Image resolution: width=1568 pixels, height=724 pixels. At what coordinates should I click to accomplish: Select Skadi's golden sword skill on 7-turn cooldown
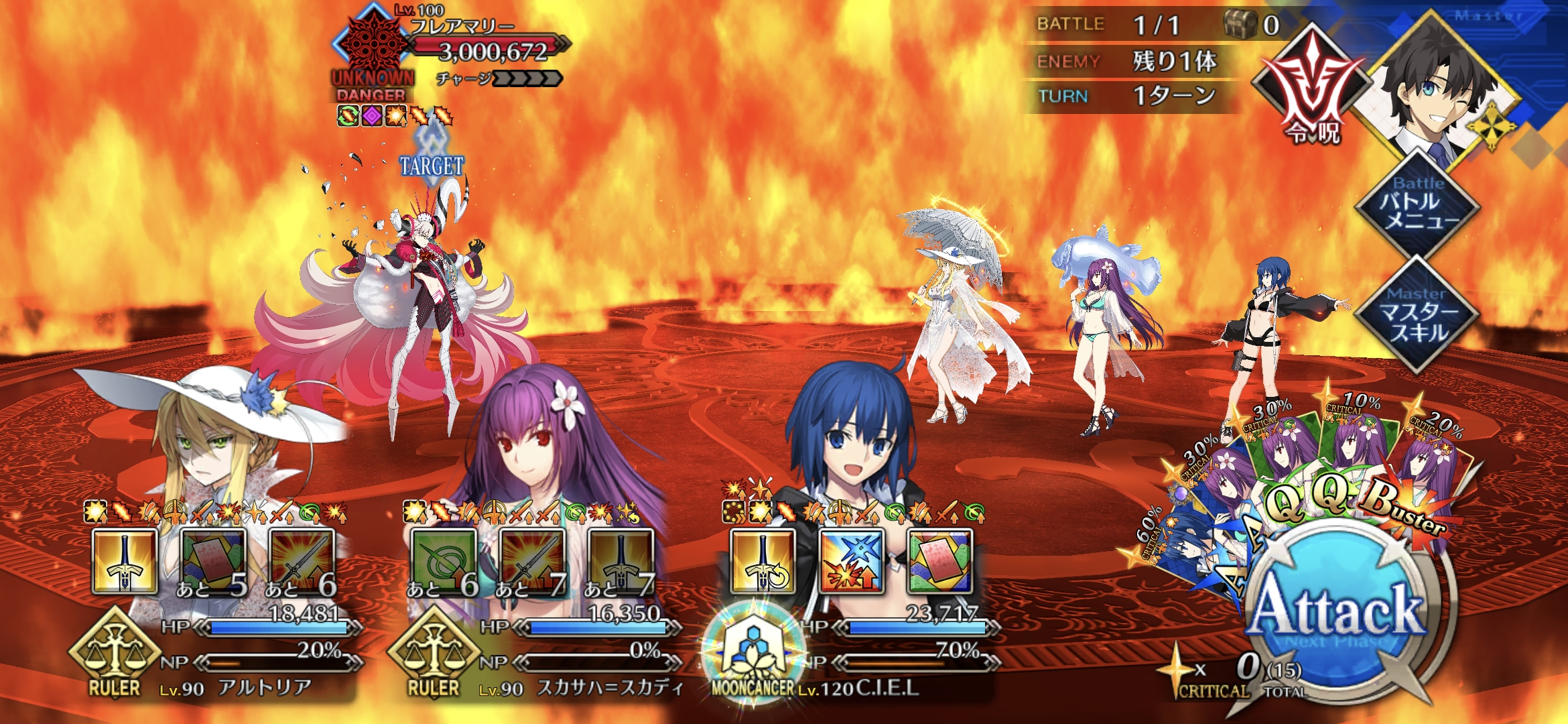click(620, 562)
